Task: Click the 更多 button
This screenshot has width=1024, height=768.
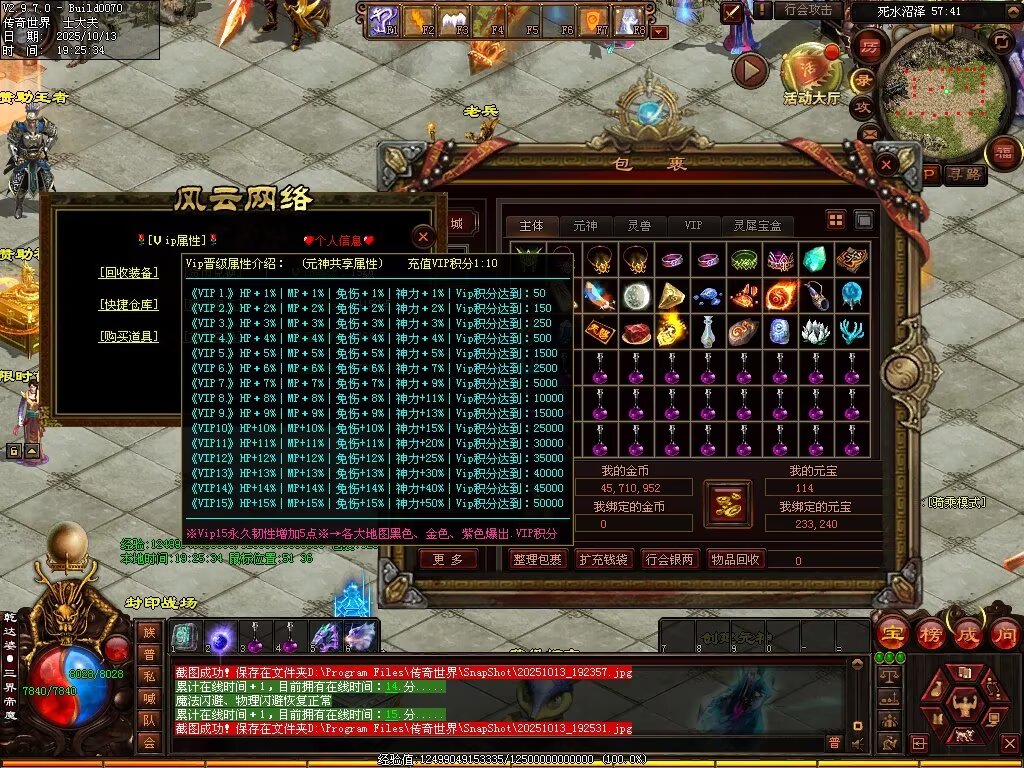Action: 448,560
